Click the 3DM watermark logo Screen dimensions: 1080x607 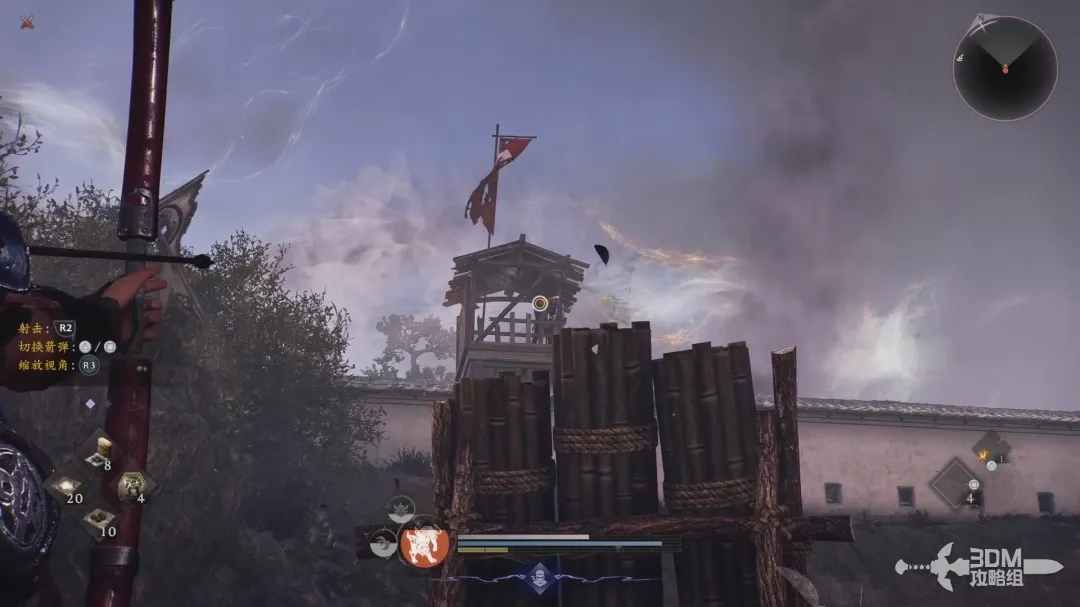pyautogui.click(x=978, y=566)
